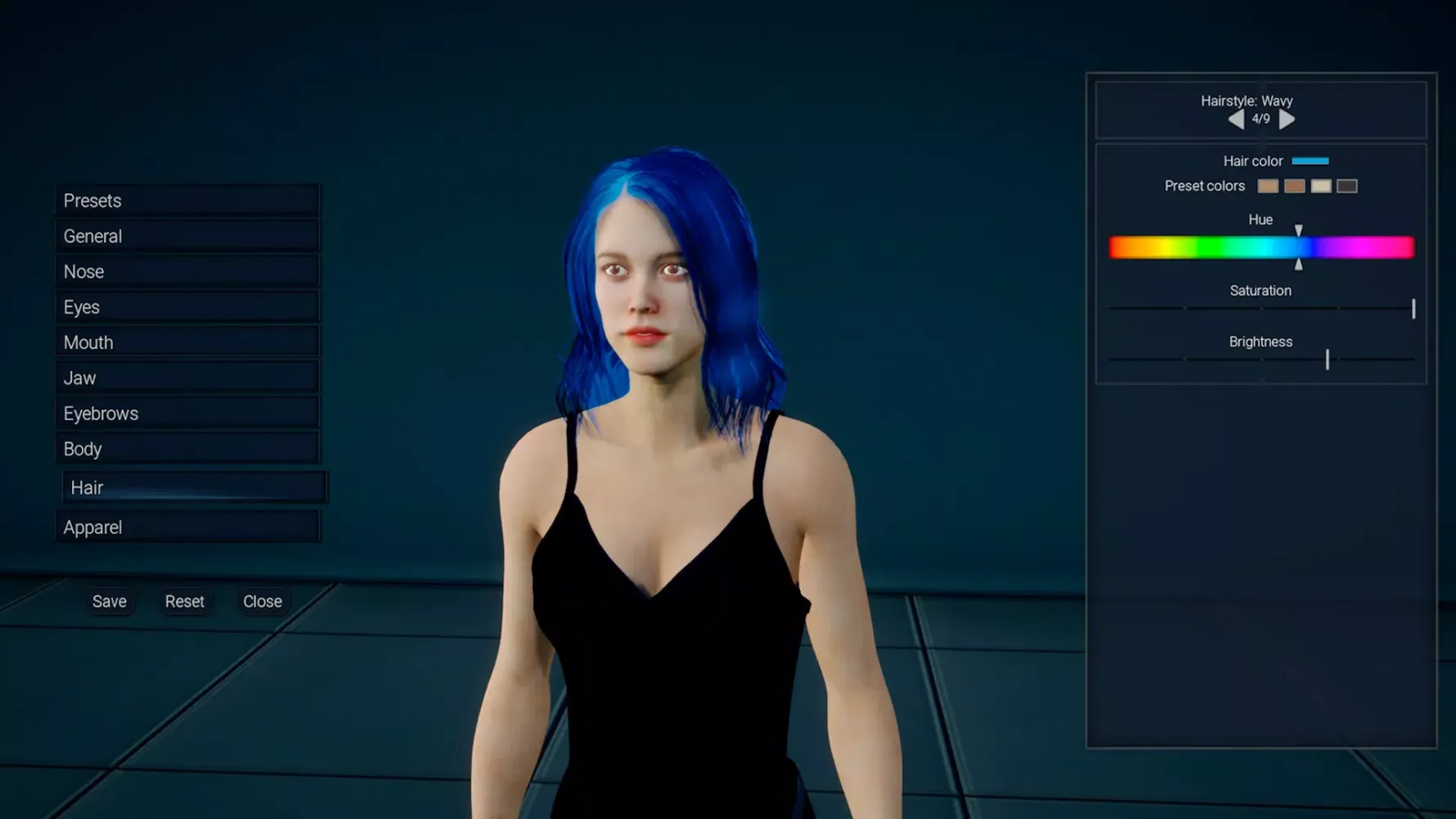
Task: Close the character editor
Action: tap(261, 601)
